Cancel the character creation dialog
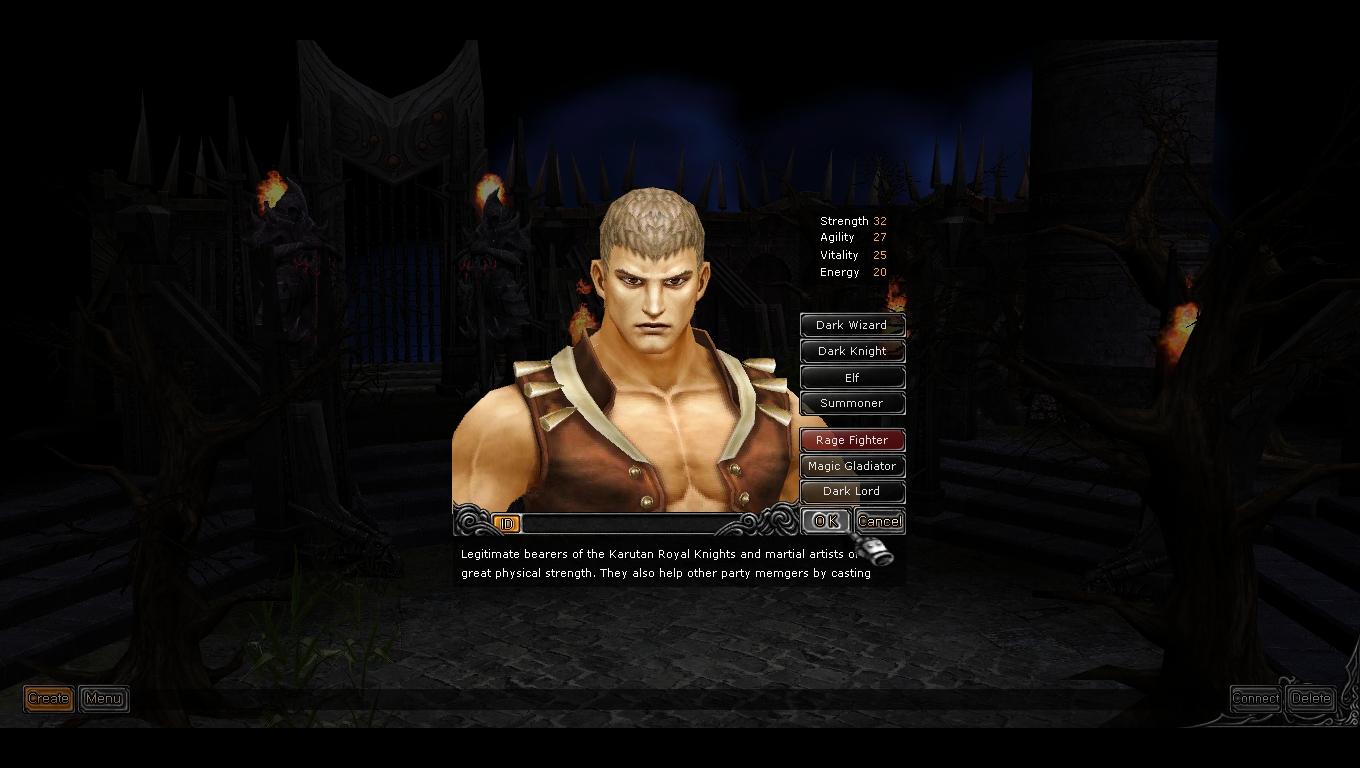 point(880,521)
